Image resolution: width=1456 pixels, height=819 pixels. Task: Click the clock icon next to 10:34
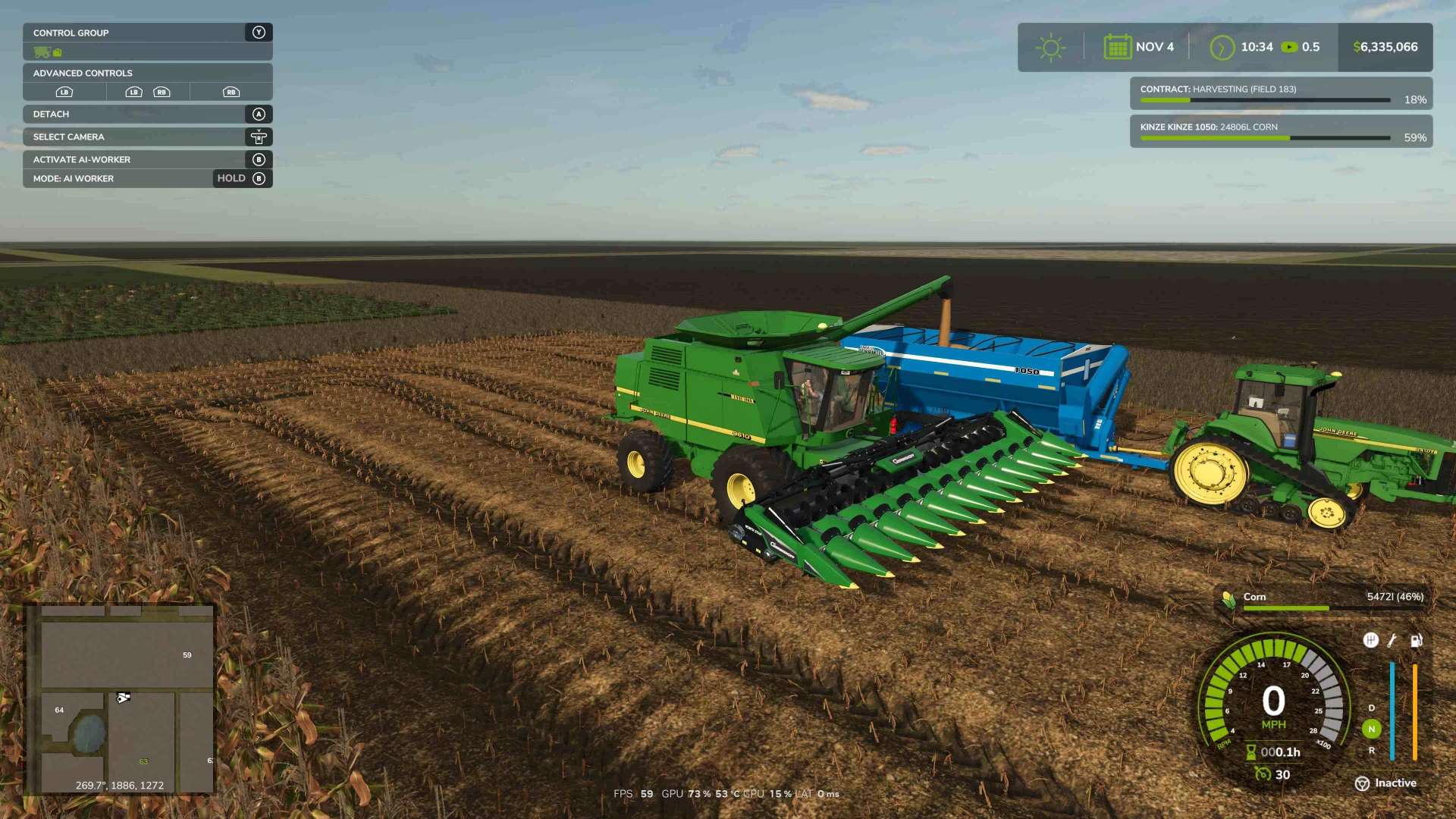(x=1222, y=47)
